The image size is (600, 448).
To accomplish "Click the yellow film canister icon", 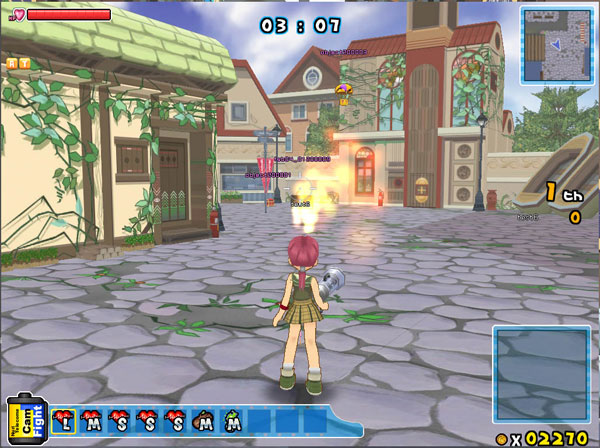I will 22,420.
